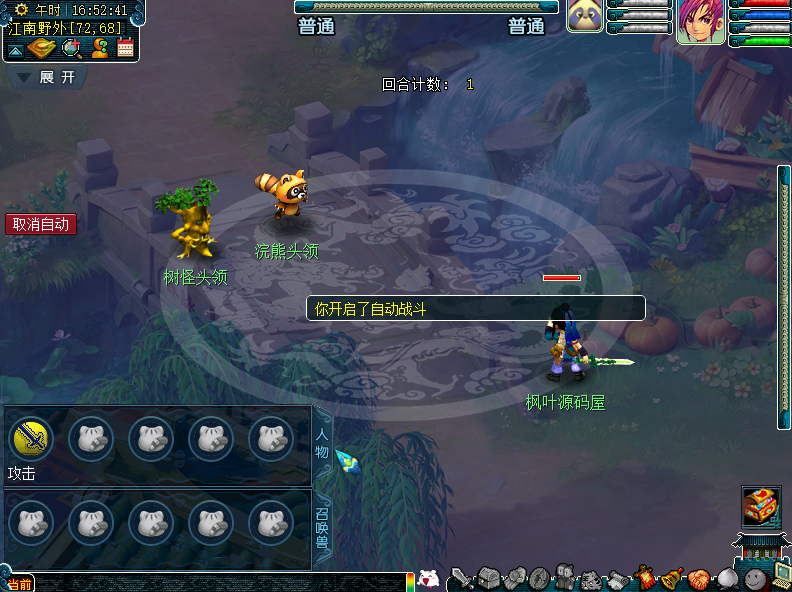
Task: Open the player character portrait
Action: click(700, 21)
